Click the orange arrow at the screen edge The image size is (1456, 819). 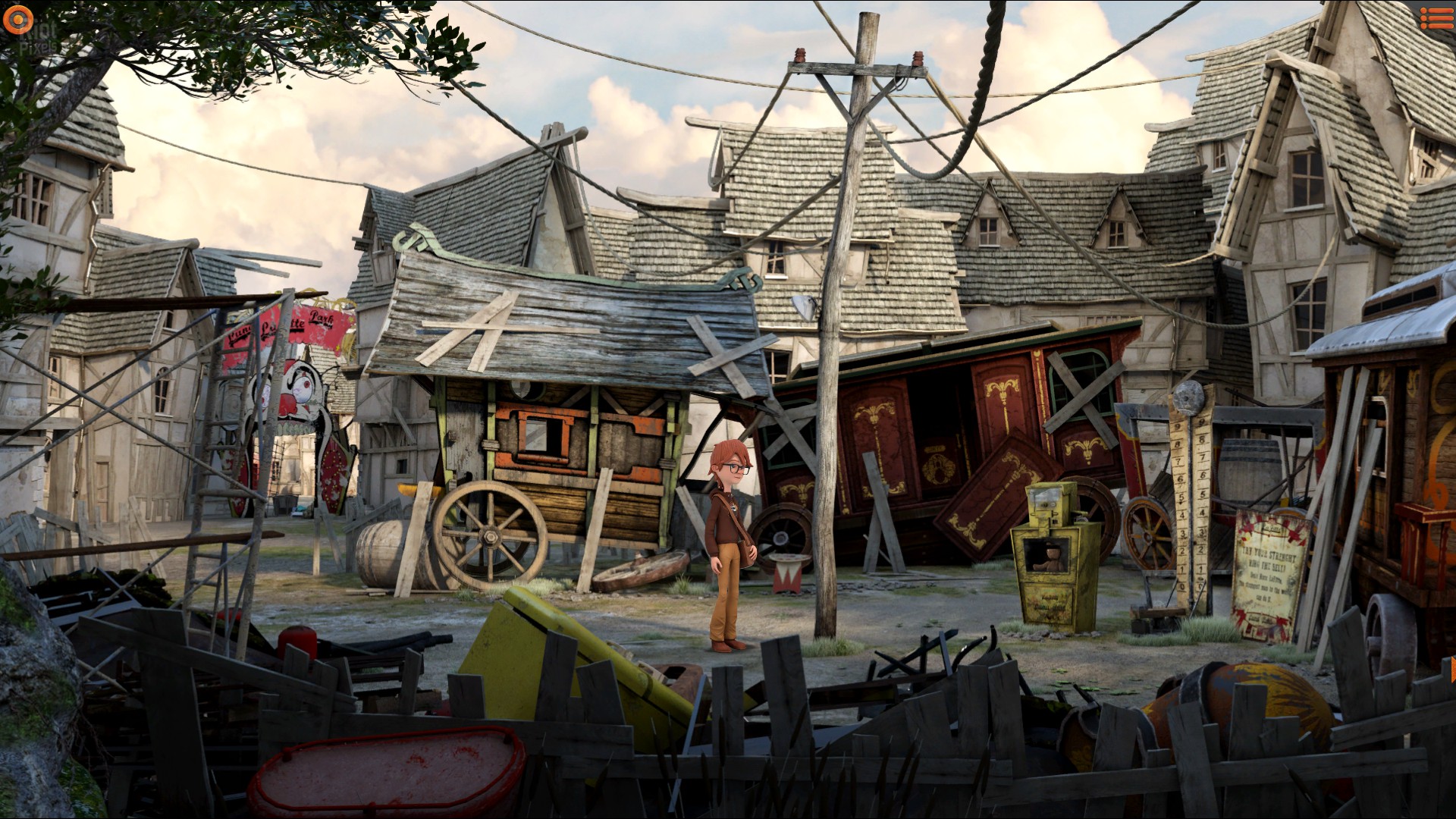click(x=1451, y=670)
